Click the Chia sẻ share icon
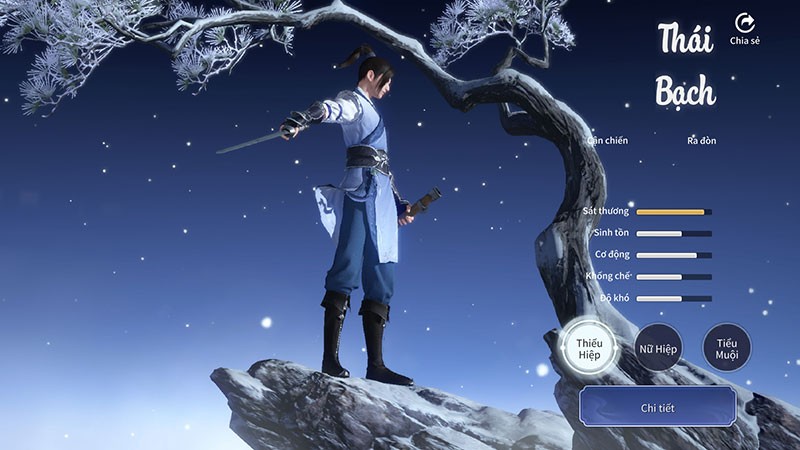 (x=745, y=24)
